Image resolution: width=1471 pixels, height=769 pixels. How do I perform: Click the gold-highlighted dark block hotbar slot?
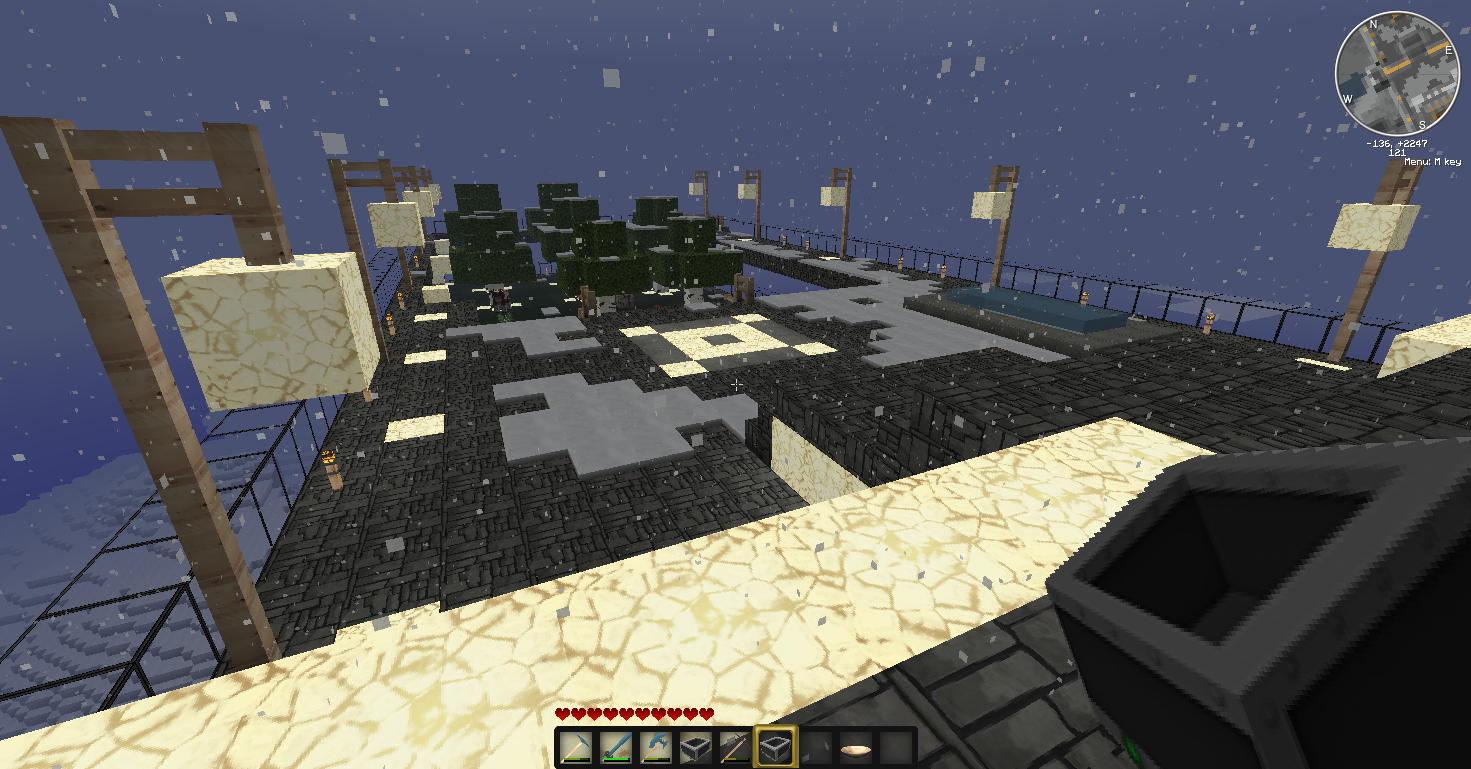click(775, 747)
